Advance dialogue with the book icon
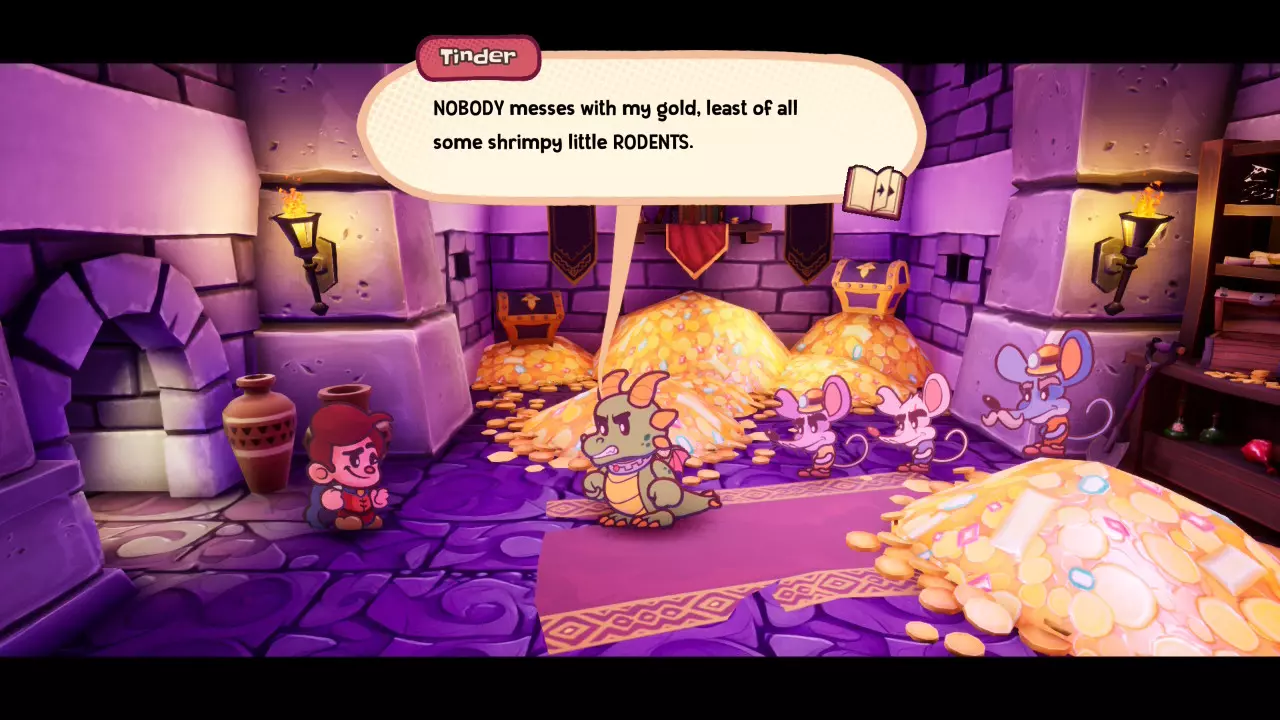Viewport: 1280px width, 720px height. [874, 190]
